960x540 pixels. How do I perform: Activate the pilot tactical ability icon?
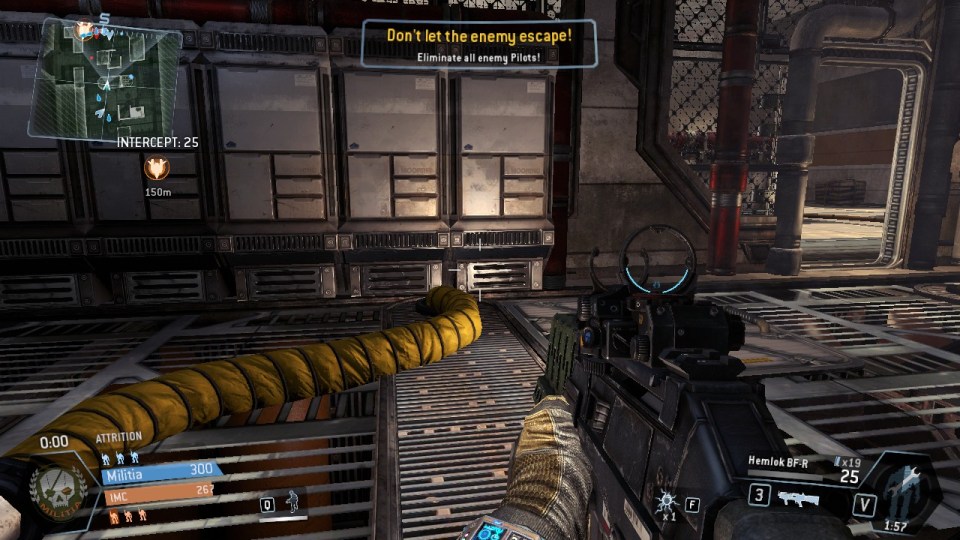(x=293, y=502)
